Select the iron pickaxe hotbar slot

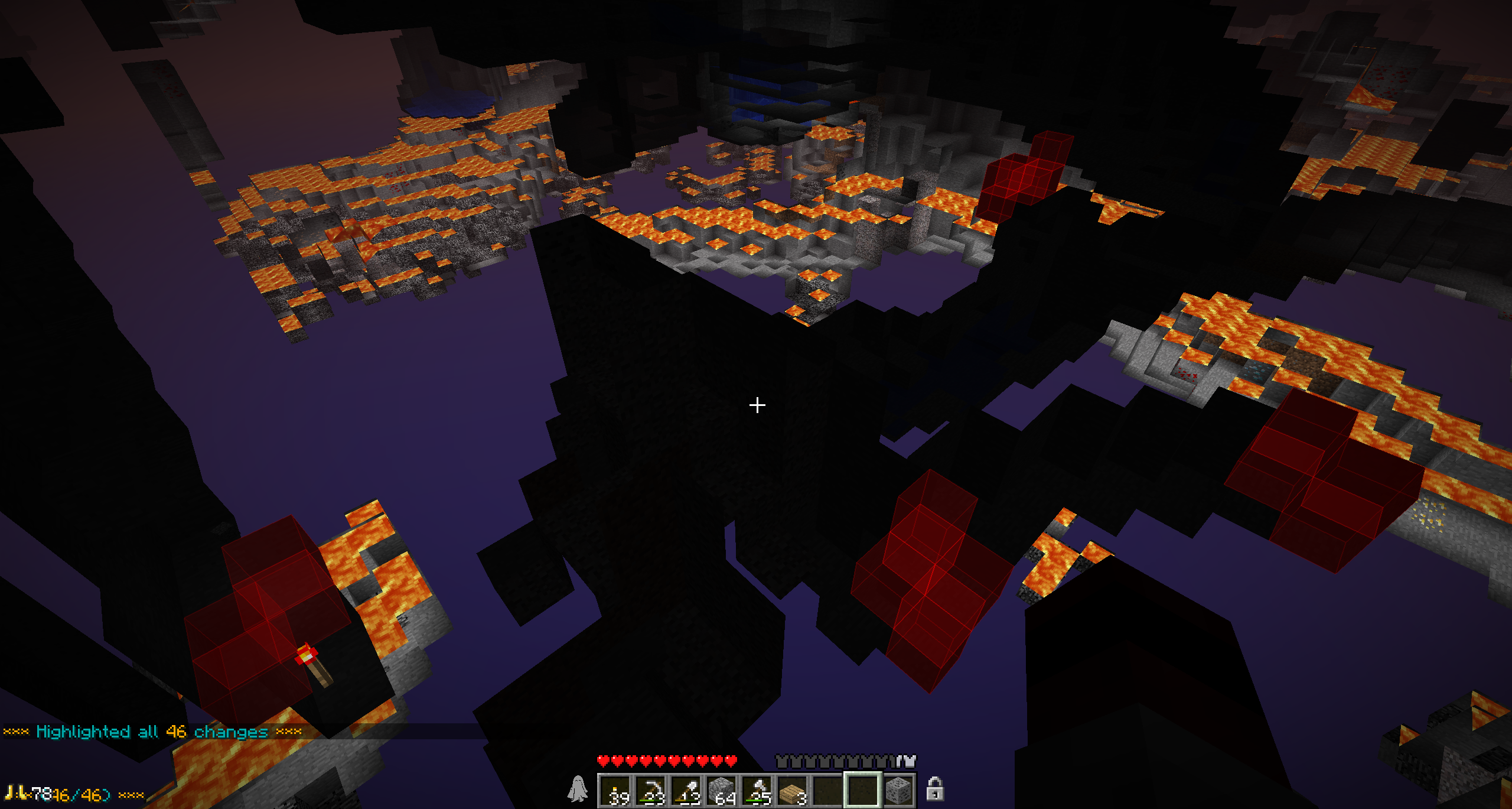pyautogui.click(x=651, y=790)
